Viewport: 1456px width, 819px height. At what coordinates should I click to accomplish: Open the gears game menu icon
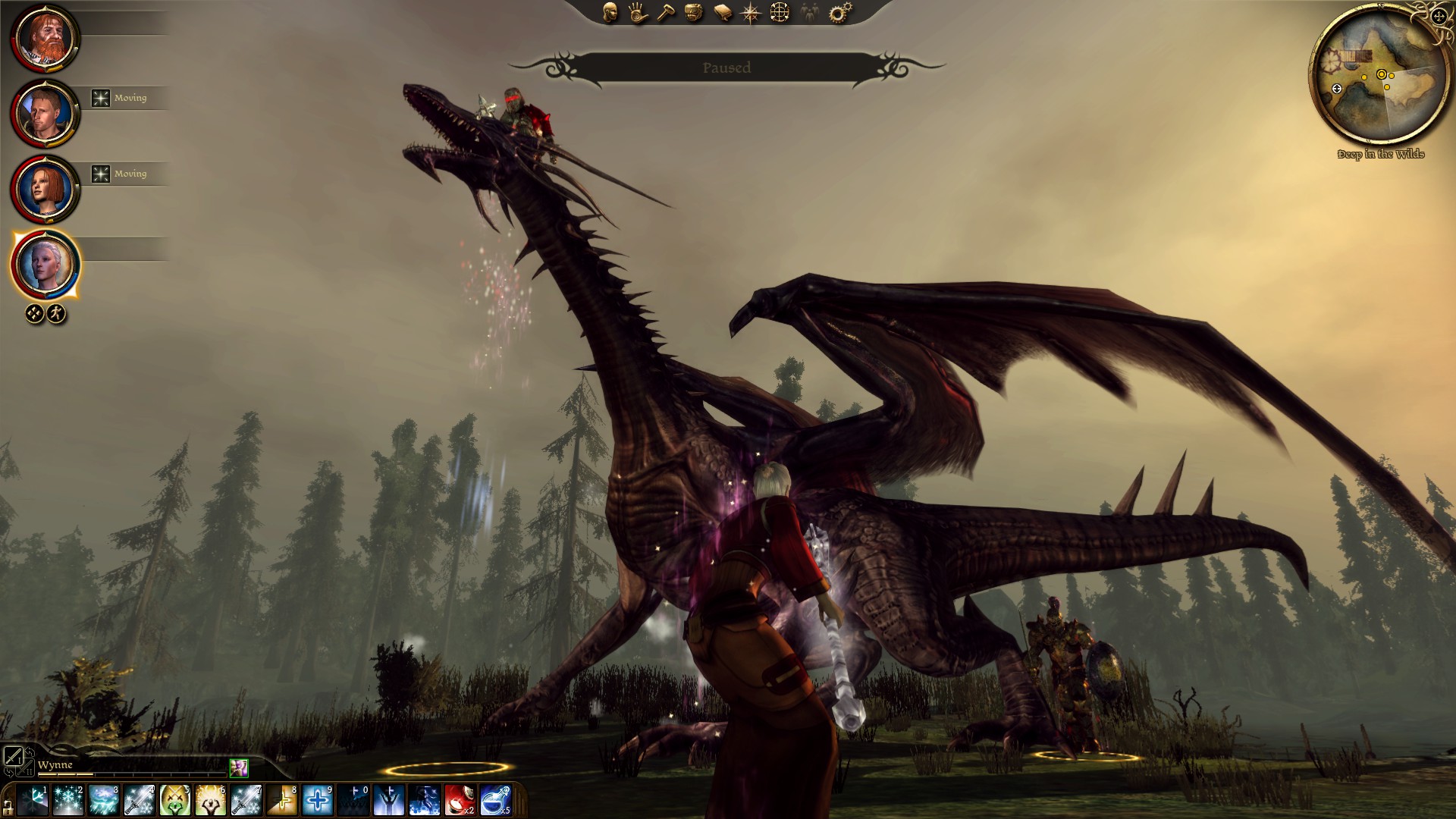tap(839, 12)
